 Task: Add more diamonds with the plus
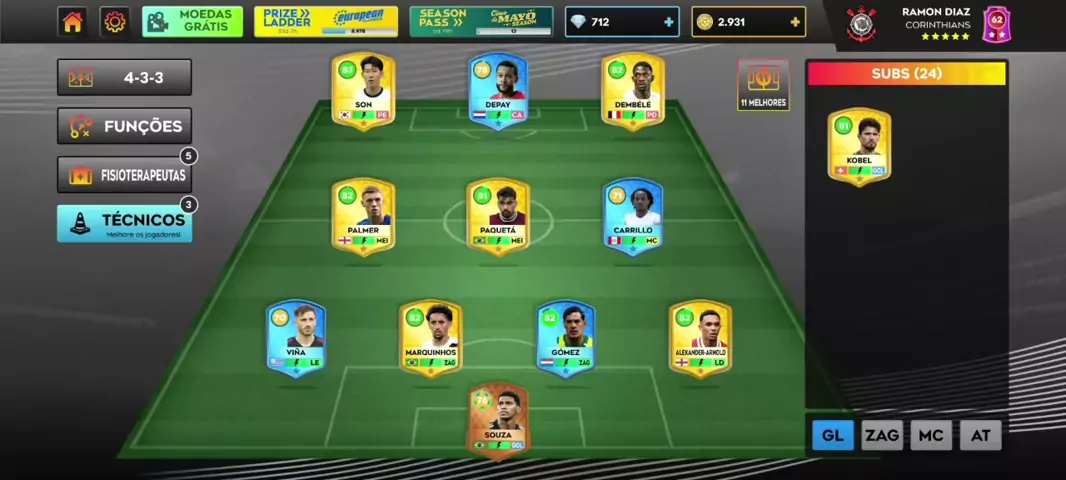(668, 22)
